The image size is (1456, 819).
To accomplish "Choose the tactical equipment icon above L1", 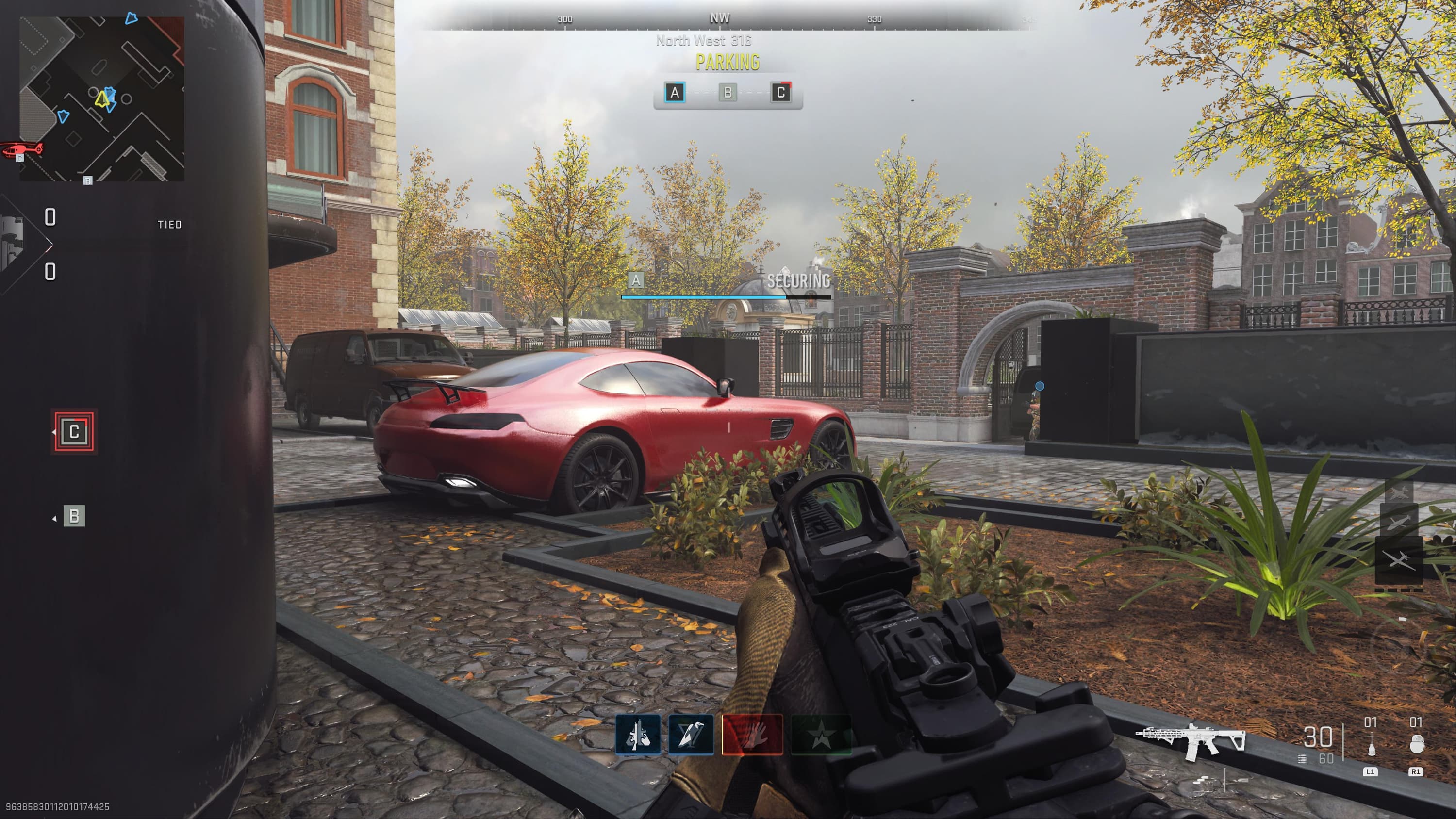I will pyautogui.click(x=1370, y=745).
